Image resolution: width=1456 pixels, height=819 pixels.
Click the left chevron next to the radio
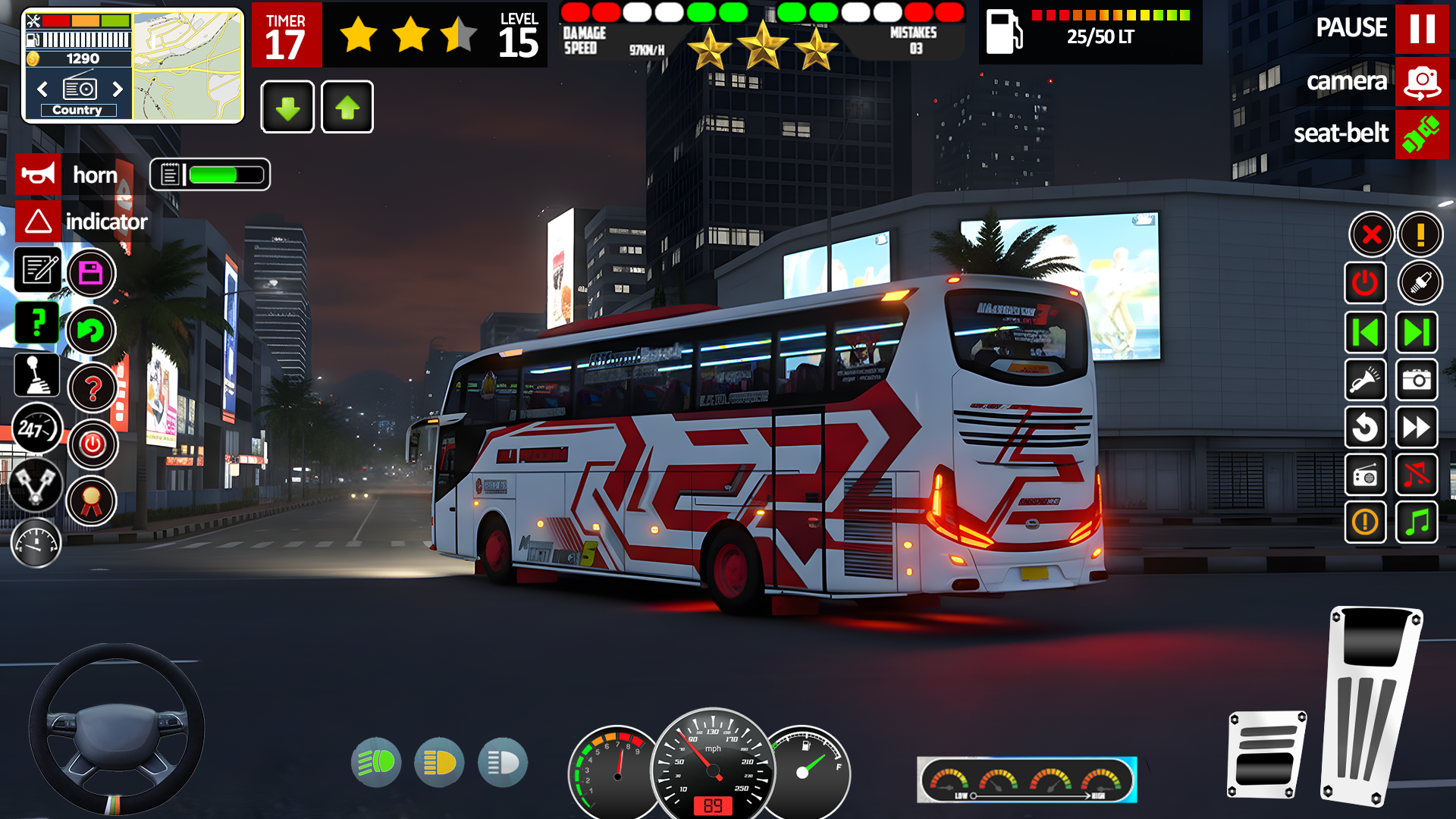pos(42,89)
